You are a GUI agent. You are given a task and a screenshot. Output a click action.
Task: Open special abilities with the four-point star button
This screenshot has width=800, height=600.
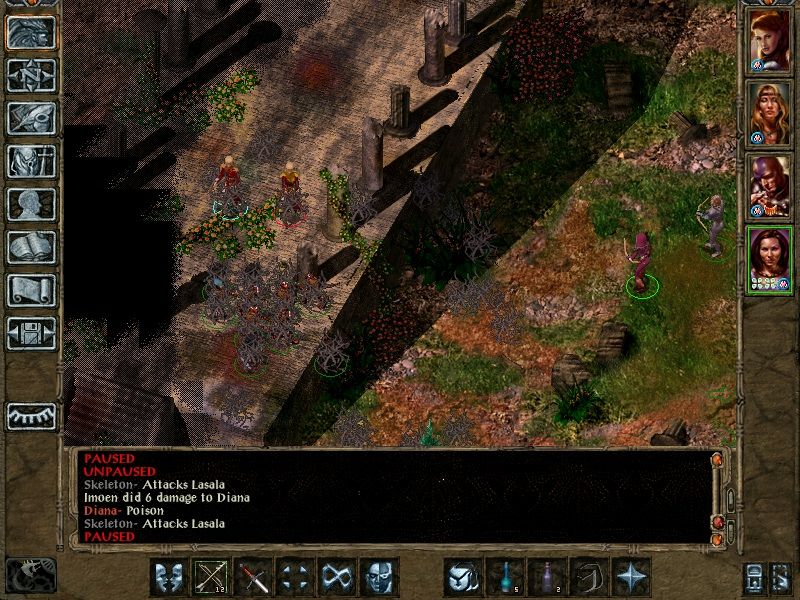[631, 577]
